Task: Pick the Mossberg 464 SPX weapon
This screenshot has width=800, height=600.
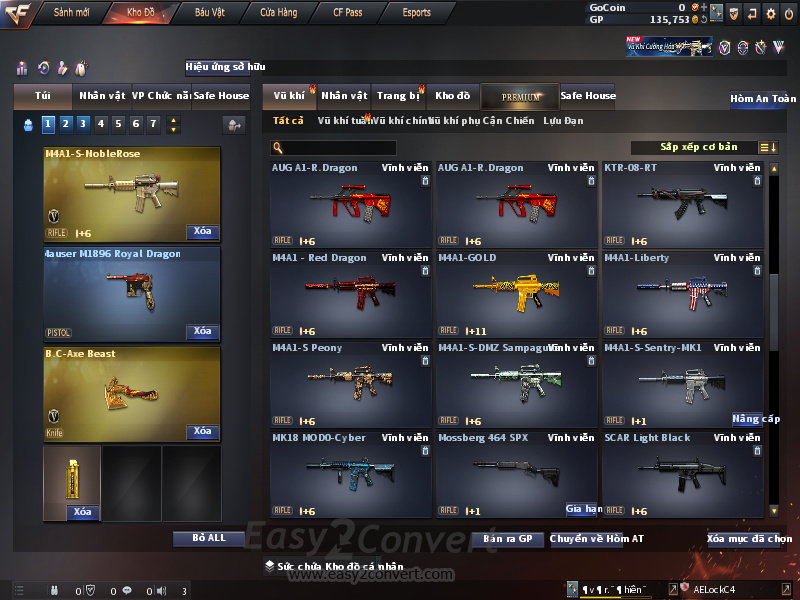Action: [x=517, y=474]
